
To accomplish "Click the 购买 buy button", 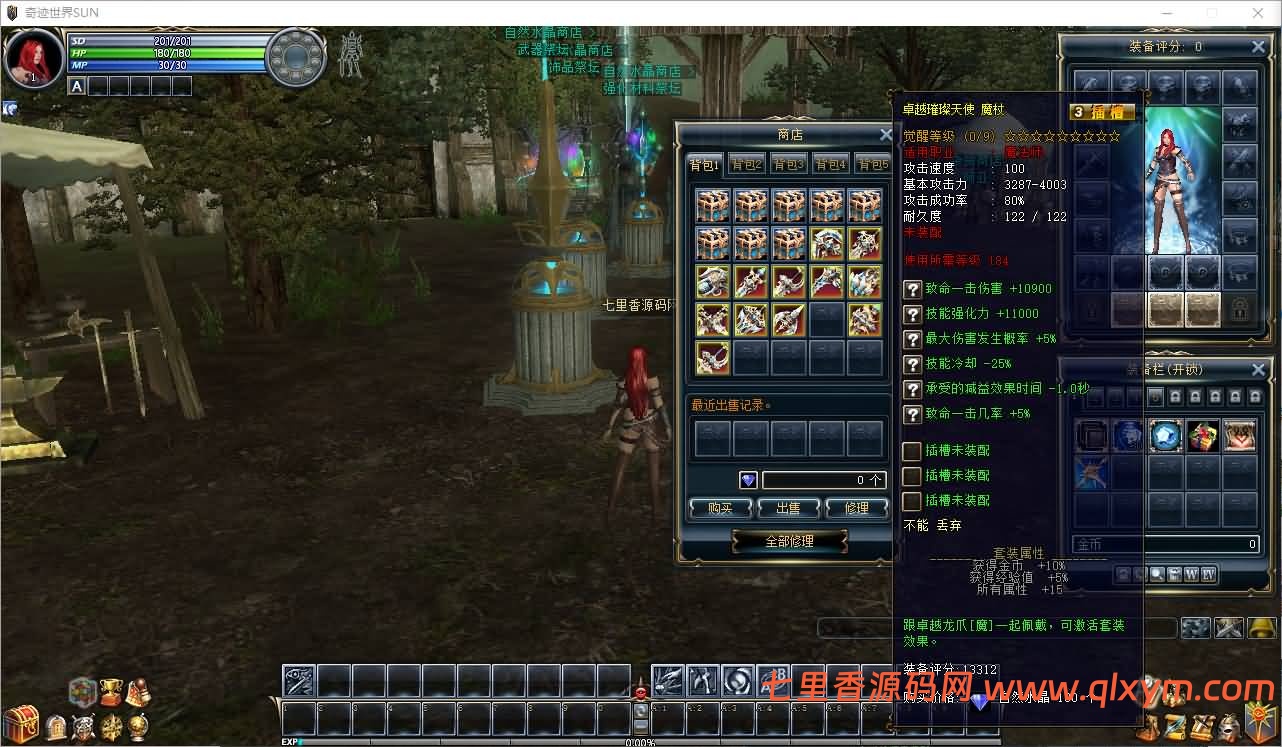I will [x=719, y=508].
